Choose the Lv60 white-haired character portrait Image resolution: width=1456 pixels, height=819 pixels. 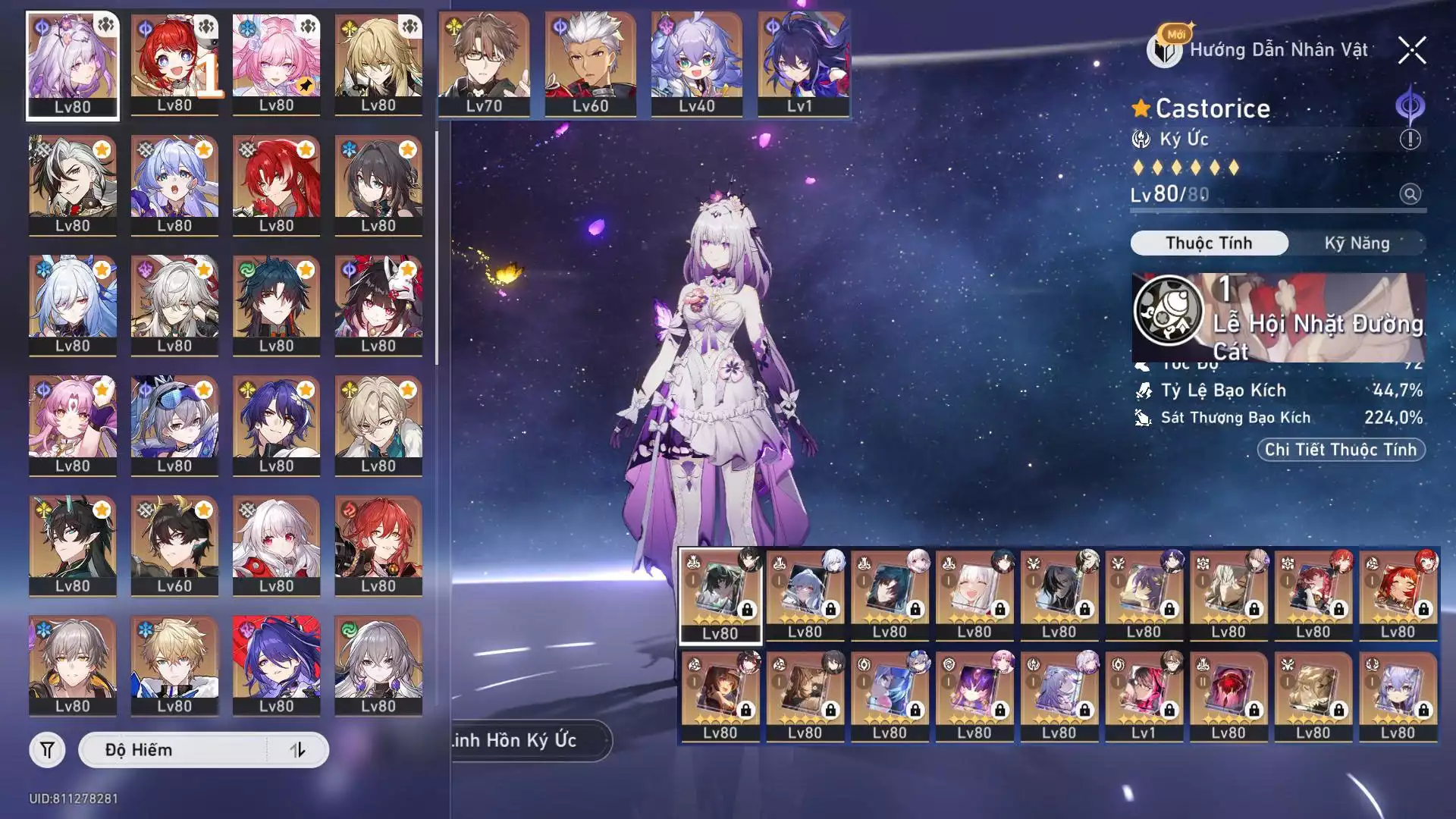590,64
